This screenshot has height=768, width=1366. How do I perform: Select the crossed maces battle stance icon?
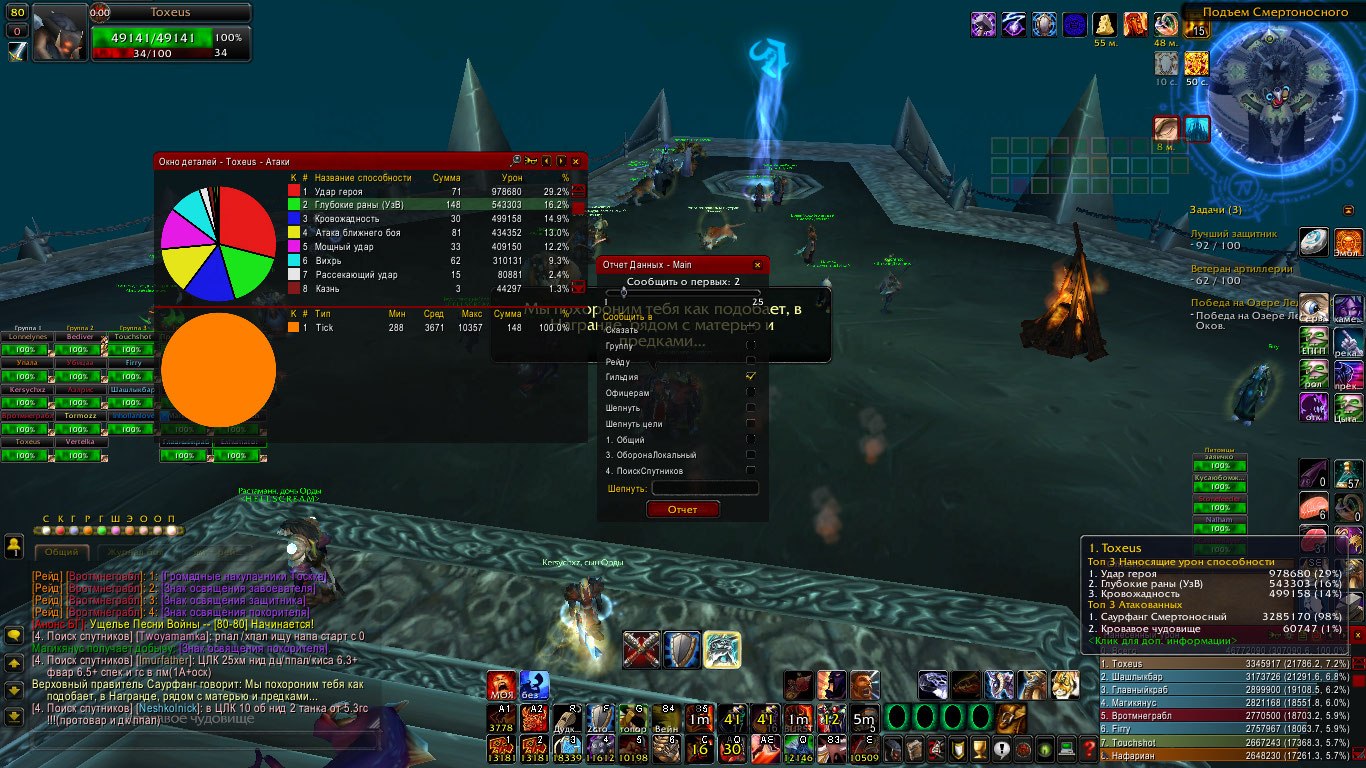tap(641, 650)
